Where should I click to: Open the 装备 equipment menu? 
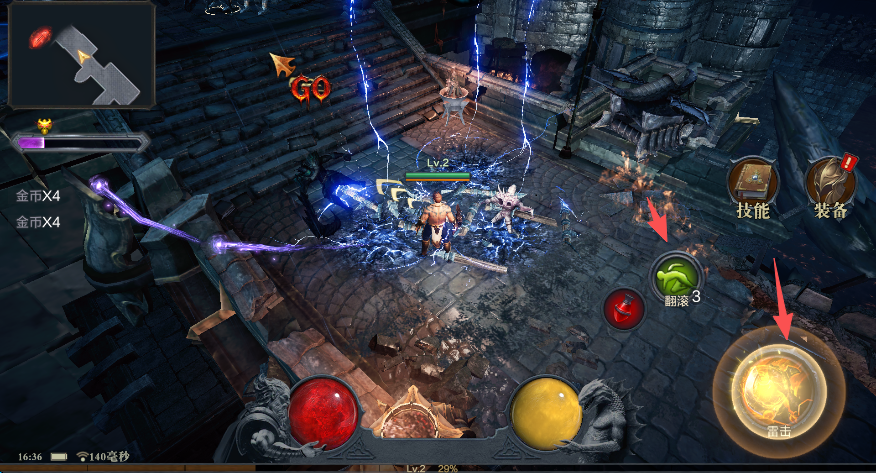click(830, 182)
